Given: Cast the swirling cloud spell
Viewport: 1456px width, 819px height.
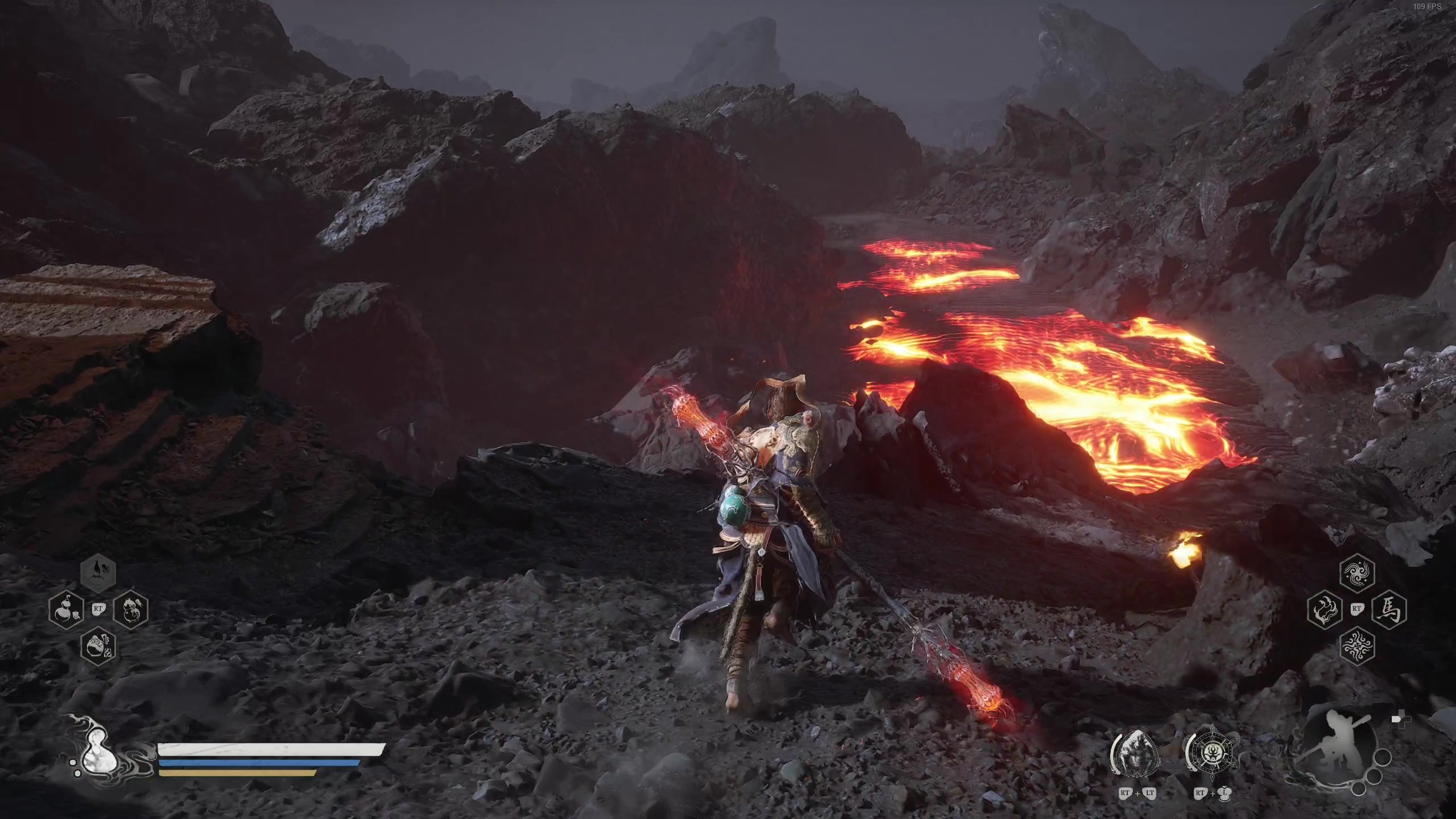Looking at the screenshot, I should click(x=1357, y=572).
